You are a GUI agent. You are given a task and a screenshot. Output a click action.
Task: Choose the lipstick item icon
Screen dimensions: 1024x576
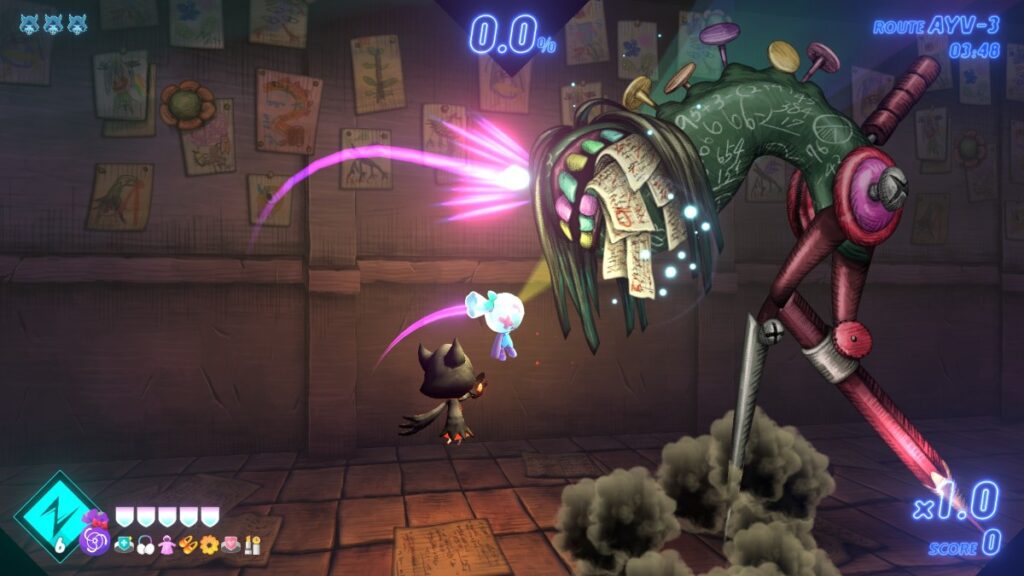click(x=252, y=545)
